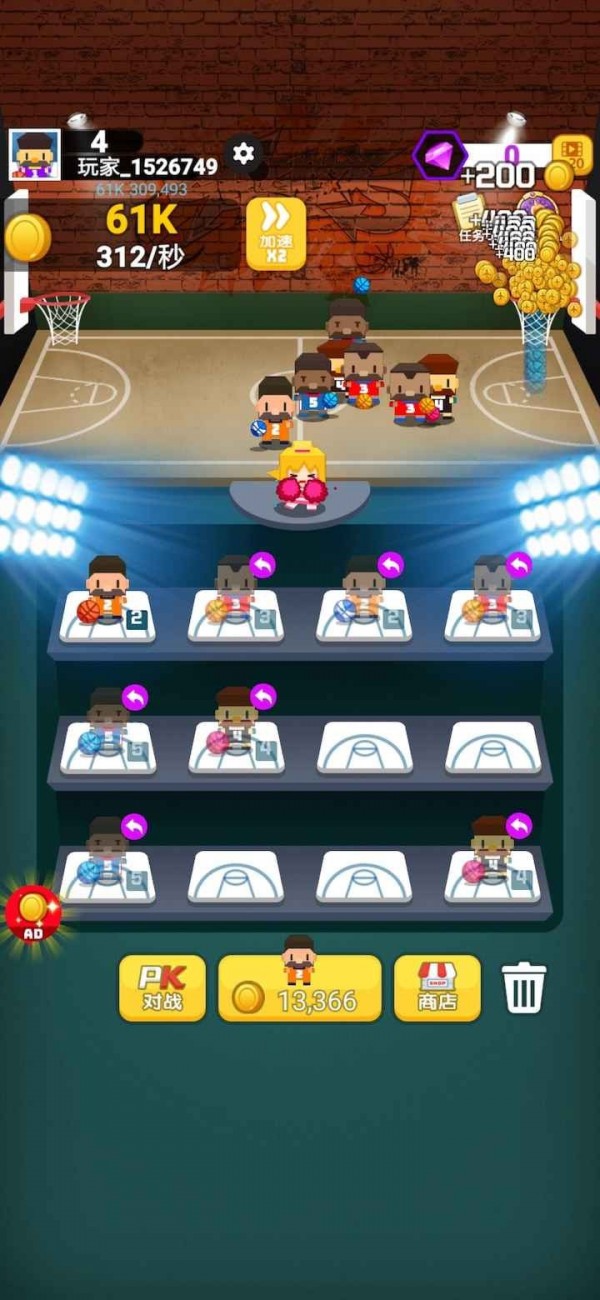Screen dimensions: 600x1300
Task: Activate the 加速 X2 speed boost
Action: click(275, 233)
